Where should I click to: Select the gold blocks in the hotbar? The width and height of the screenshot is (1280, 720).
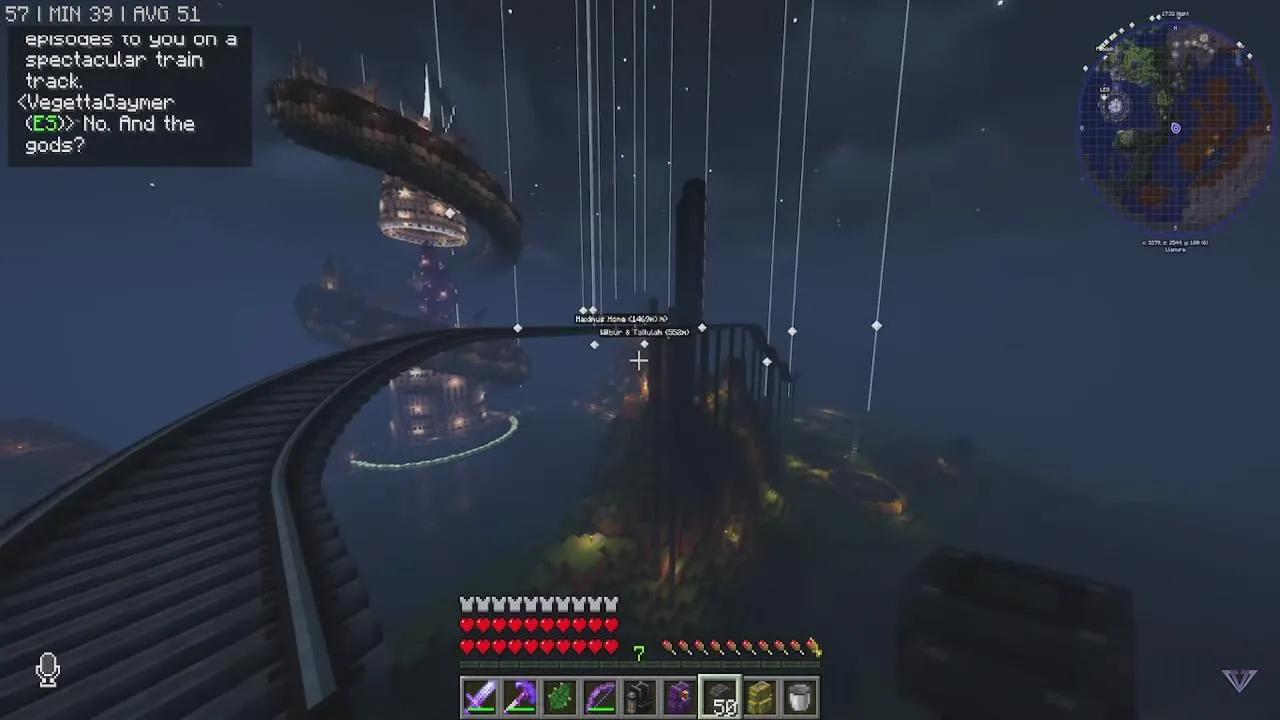point(759,697)
